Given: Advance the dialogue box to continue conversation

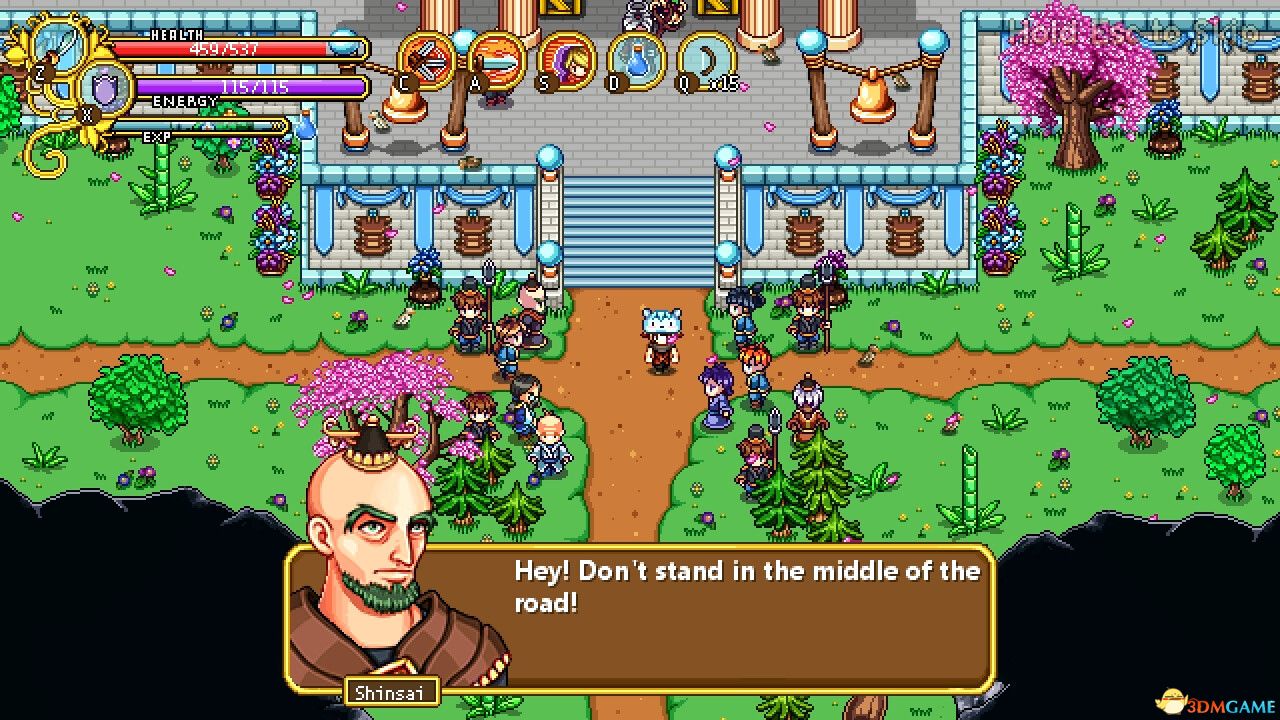Looking at the screenshot, I should [730, 620].
